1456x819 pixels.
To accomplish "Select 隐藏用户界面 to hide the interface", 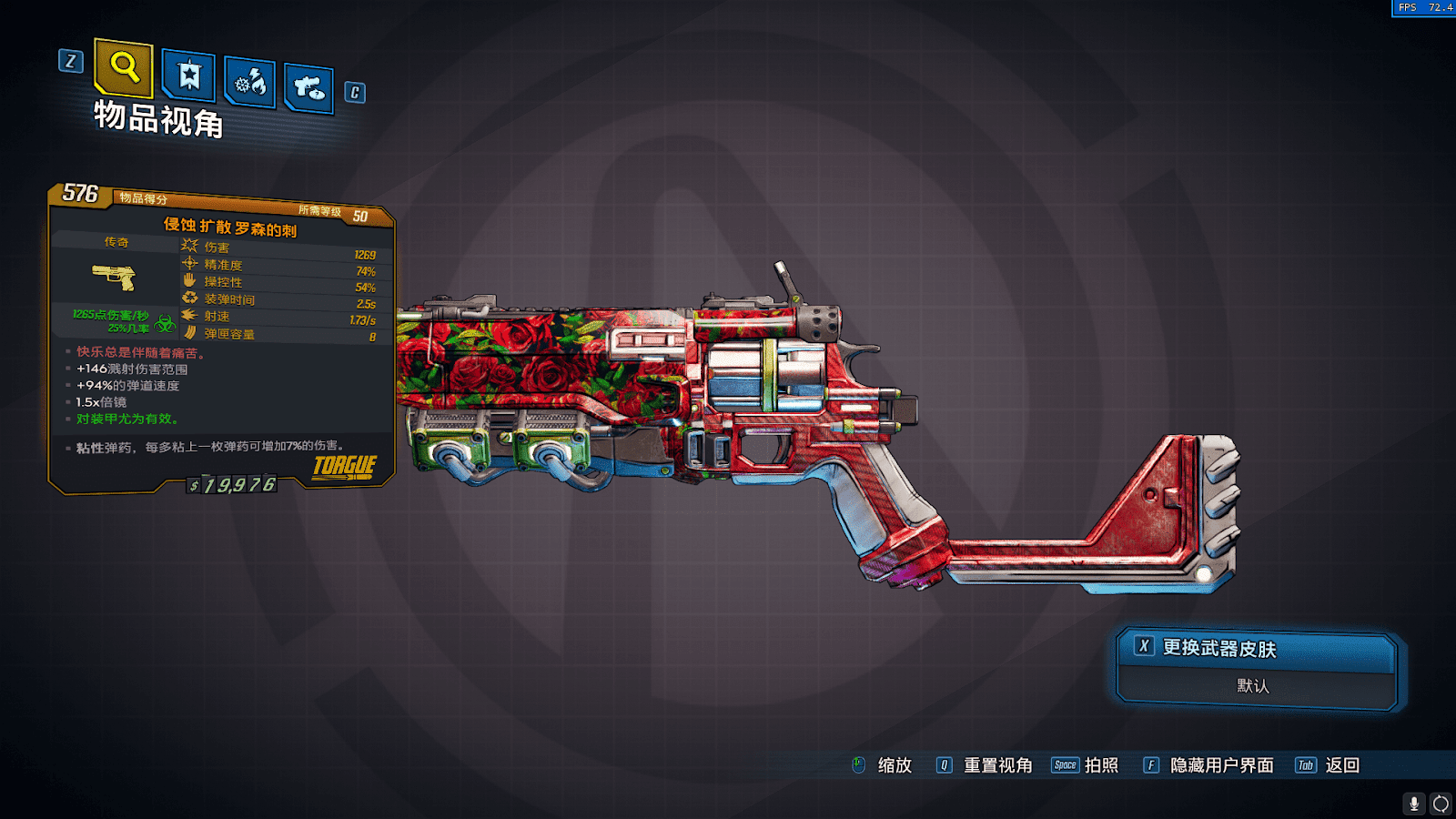I will [1220, 765].
